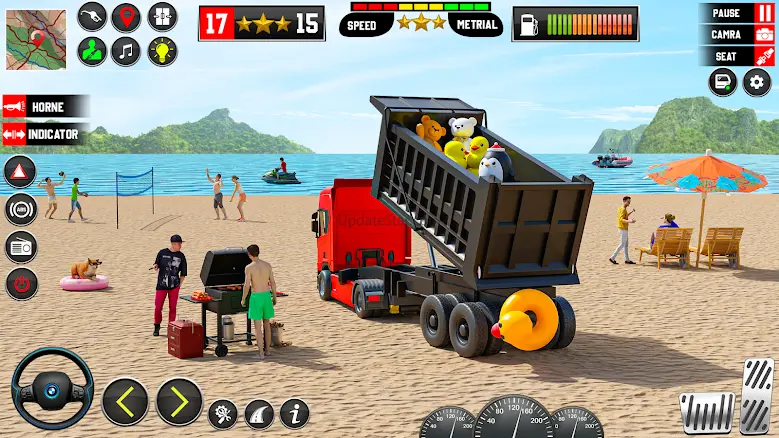Steer left with the left arrow

125,401
